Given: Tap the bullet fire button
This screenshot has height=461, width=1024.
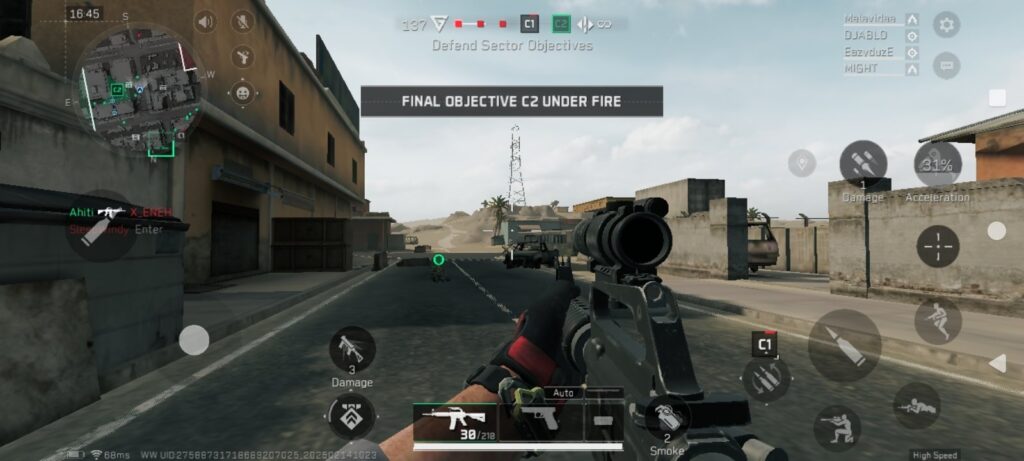Looking at the screenshot, I should [844, 345].
